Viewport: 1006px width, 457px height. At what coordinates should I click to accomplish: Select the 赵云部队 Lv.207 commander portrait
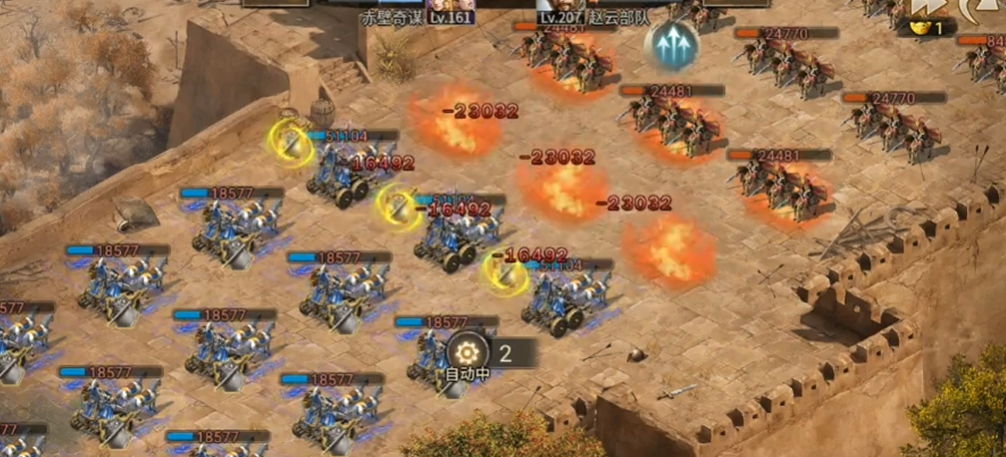(561, 6)
